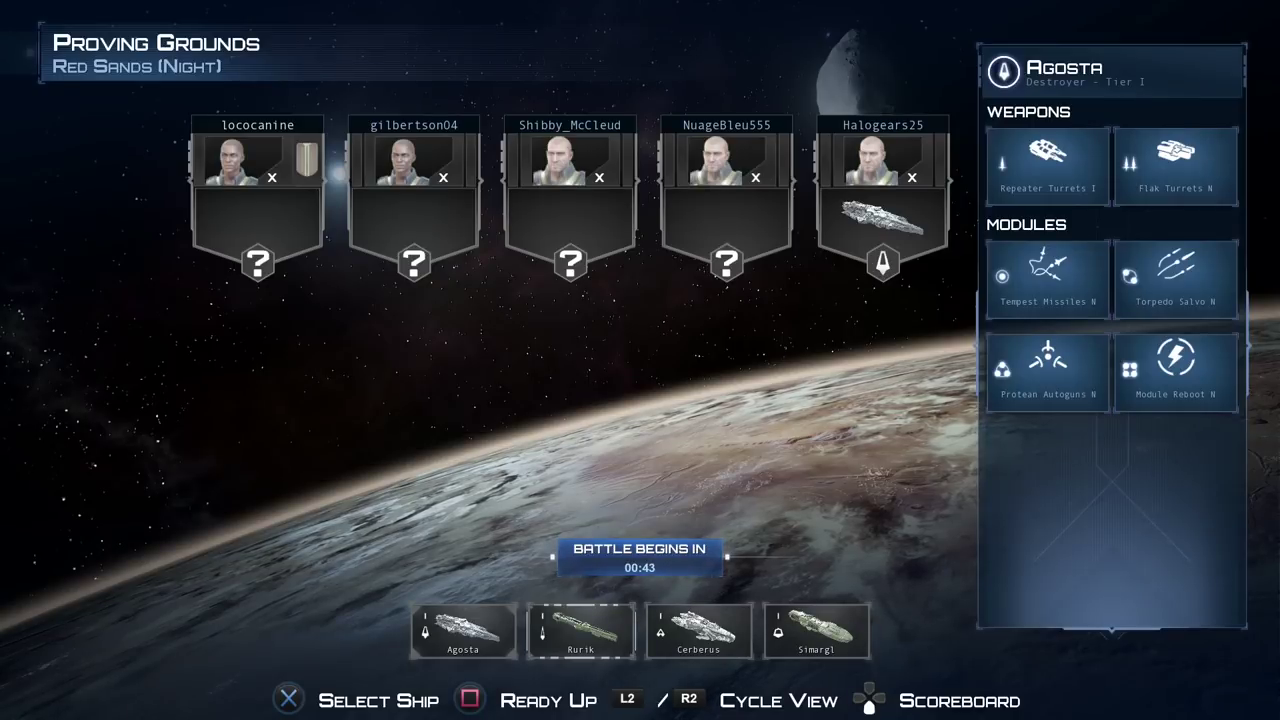Select the Agosta ship card
This screenshot has width=1280, height=720.
(463, 631)
